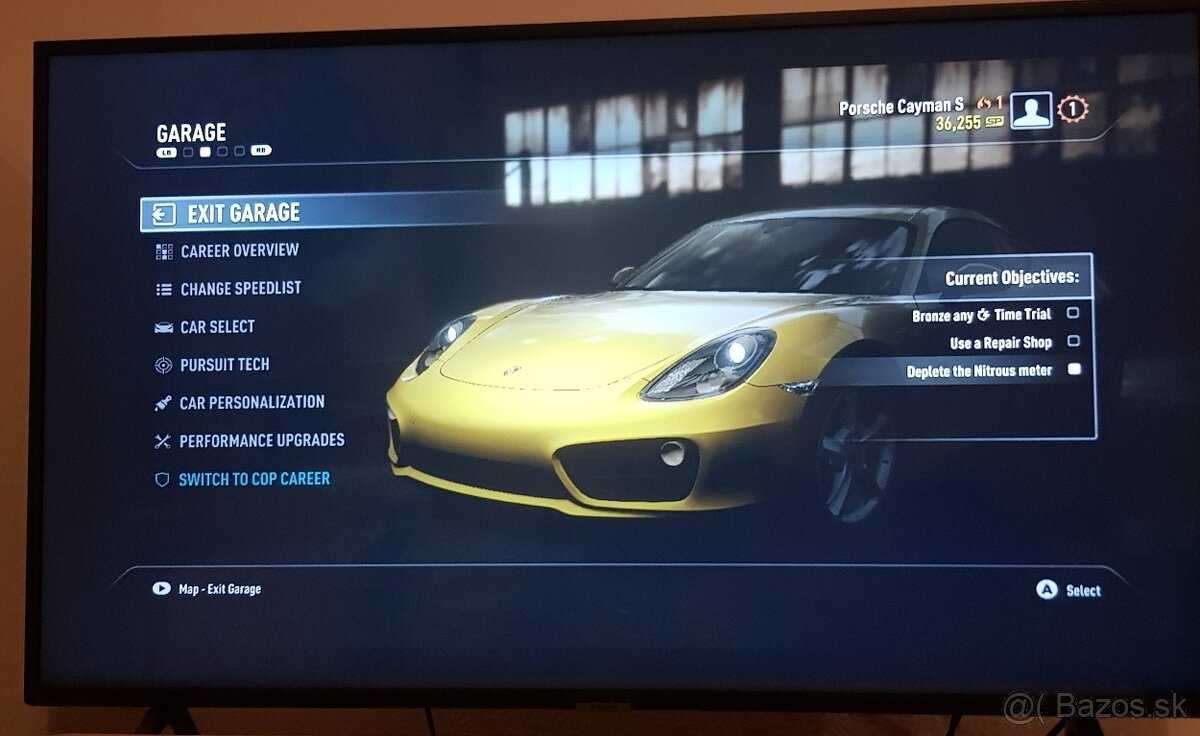1200x736 pixels.
Task: Open Car Personalization
Action: 251,403
